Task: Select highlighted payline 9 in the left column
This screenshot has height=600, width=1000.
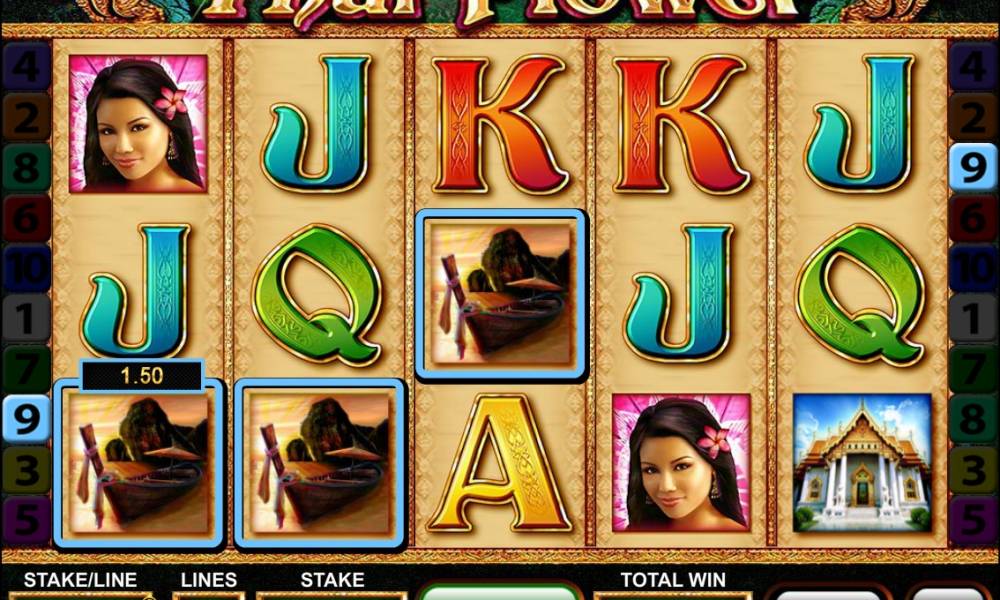Action: [x=25, y=420]
